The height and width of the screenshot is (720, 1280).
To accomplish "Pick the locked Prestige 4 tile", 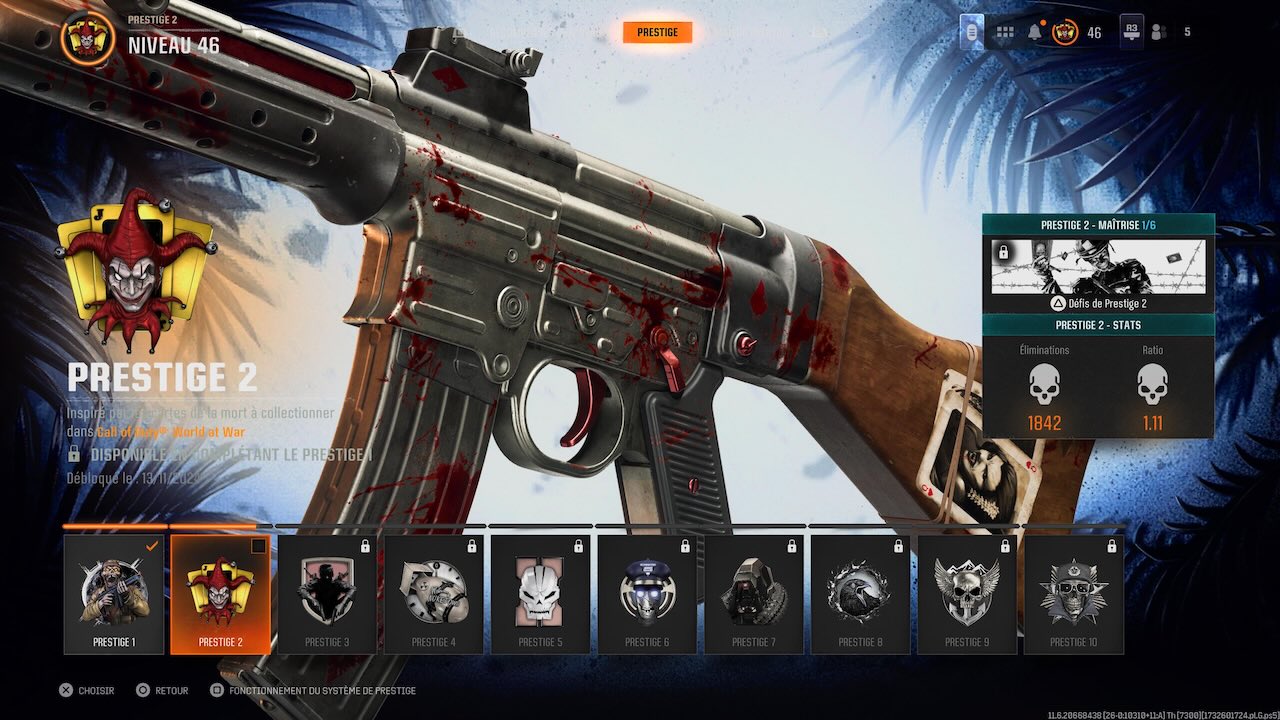I will [434, 594].
